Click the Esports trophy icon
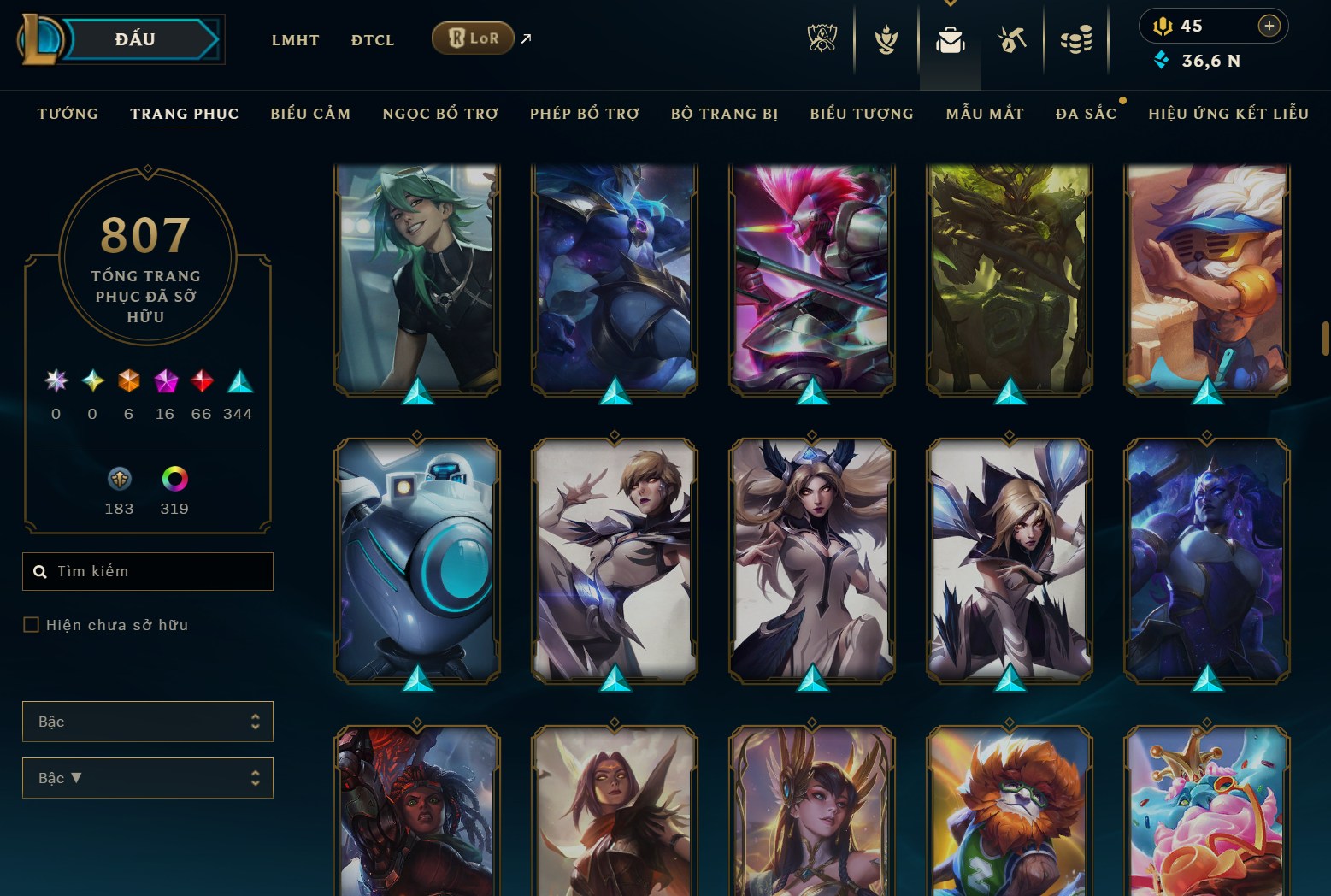 822,38
